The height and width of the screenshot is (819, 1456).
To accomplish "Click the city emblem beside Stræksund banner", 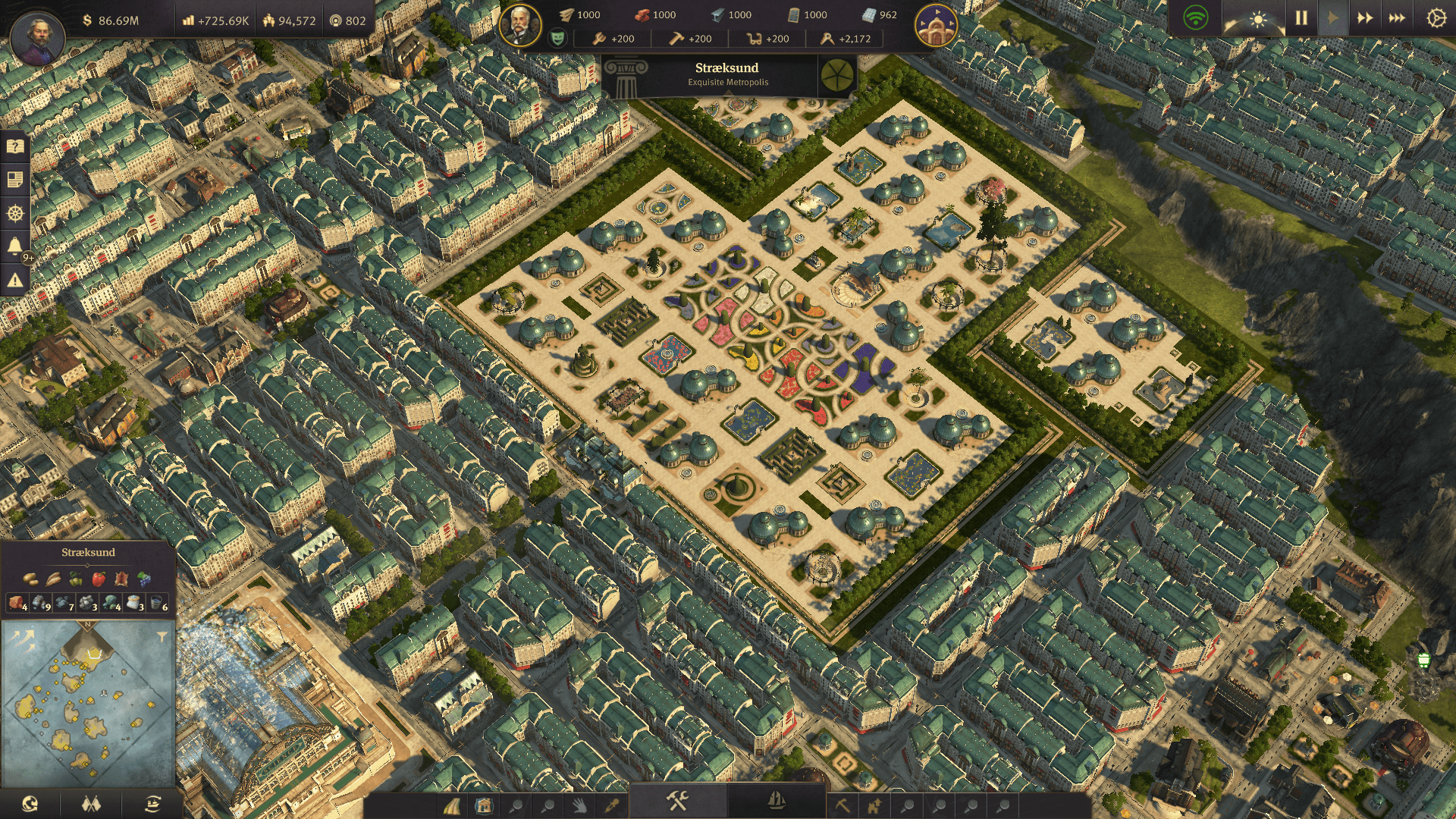I will click(836, 74).
